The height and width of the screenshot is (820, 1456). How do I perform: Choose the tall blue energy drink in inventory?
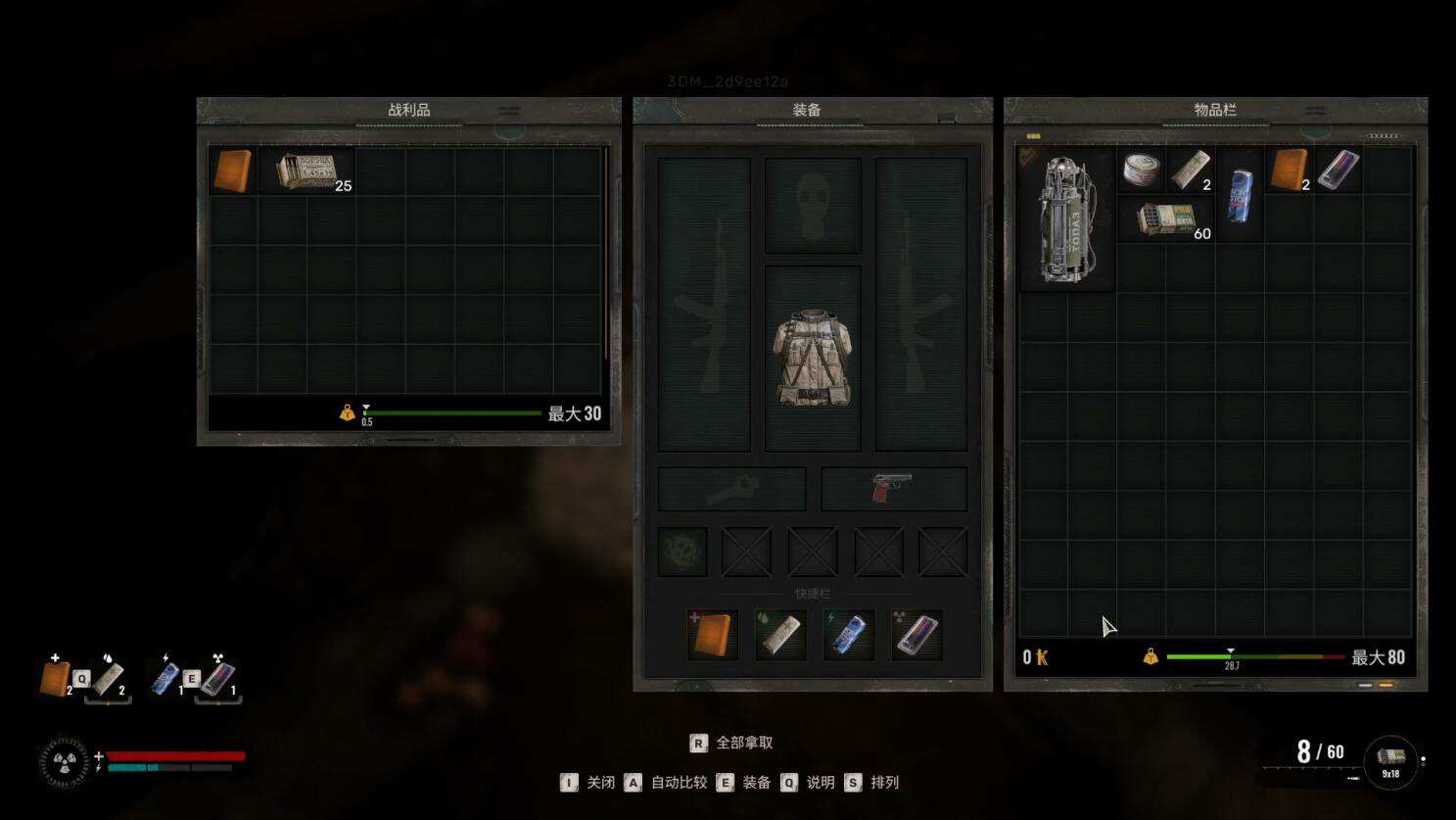tap(1240, 194)
